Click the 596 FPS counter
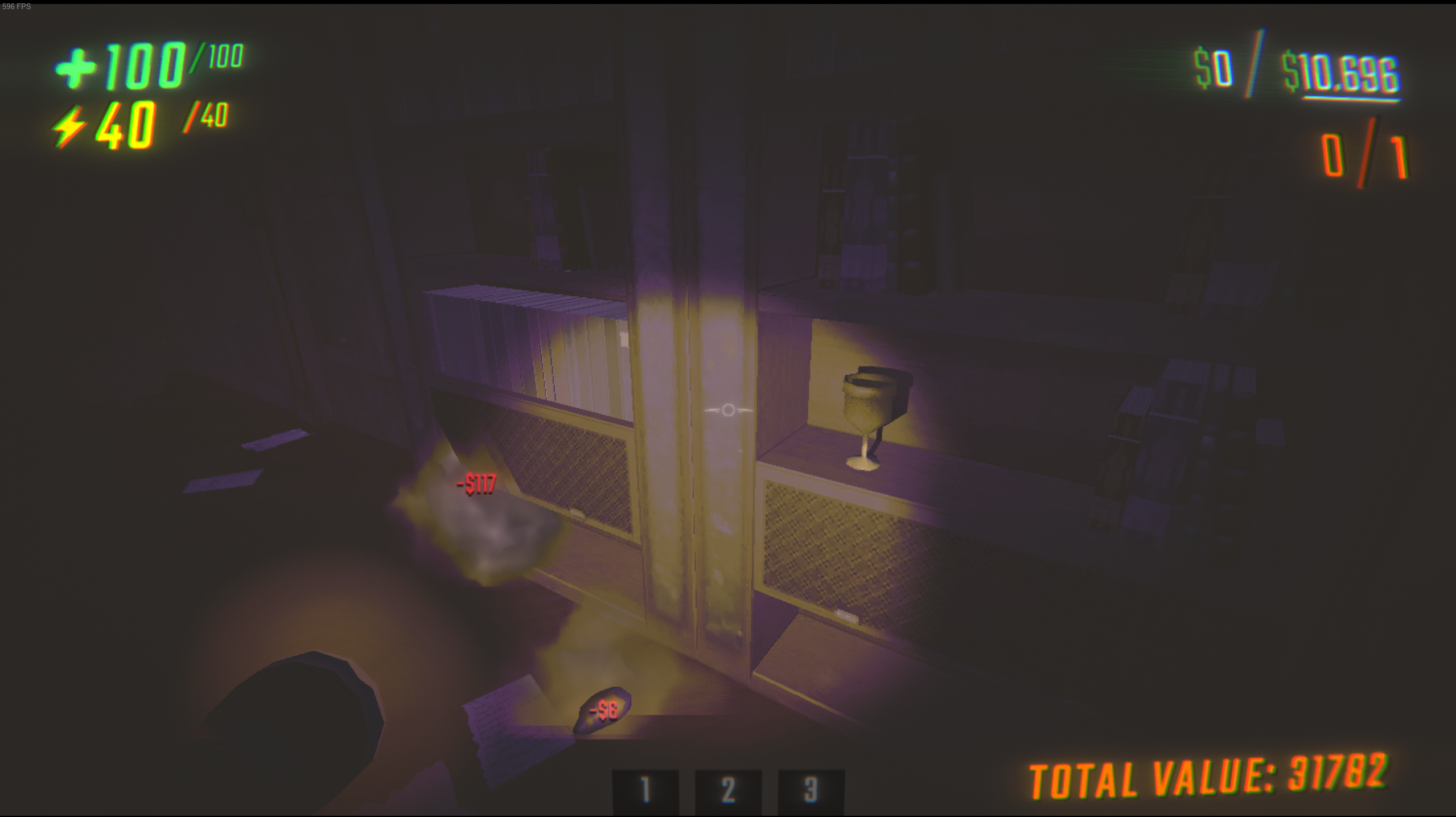The height and width of the screenshot is (817, 1456). tap(17, 7)
